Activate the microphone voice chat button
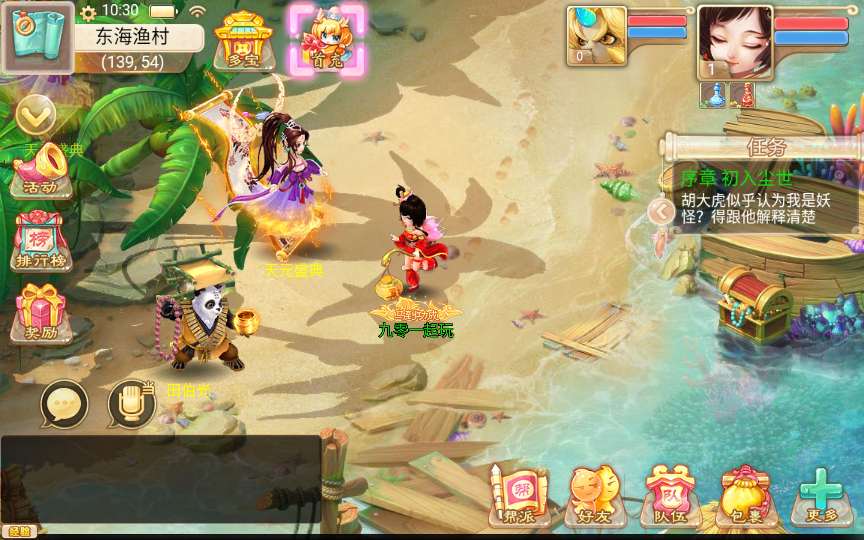Viewport: 864px width, 540px height. point(131,404)
